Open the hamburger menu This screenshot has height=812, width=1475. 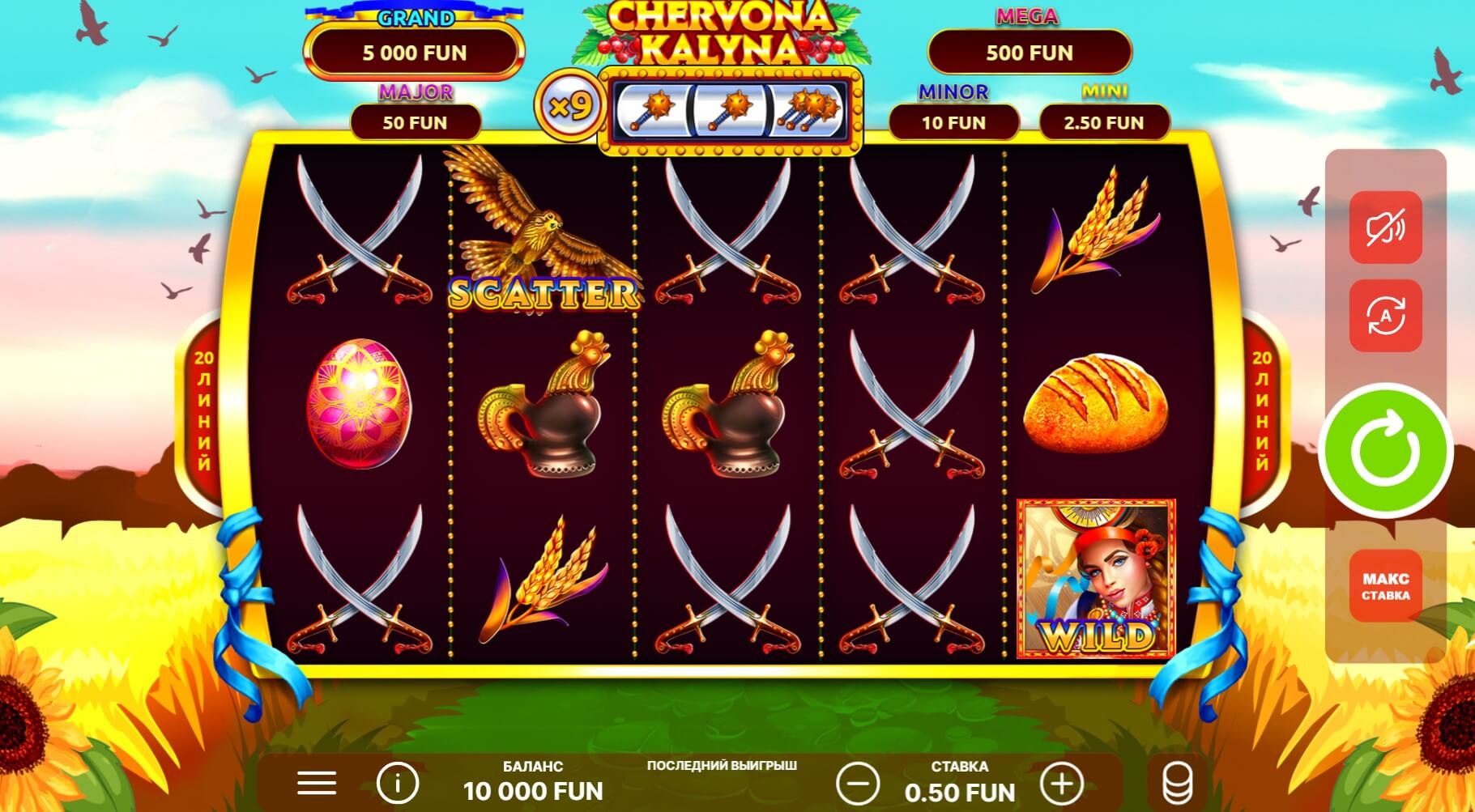316,783
